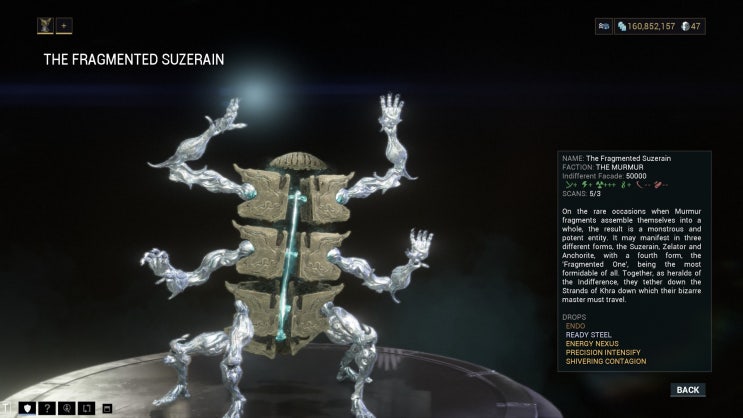Click the small window icon in the bottom toolbar
The width and height of the screenshot is (743, 418).
[x=107, y=408]
